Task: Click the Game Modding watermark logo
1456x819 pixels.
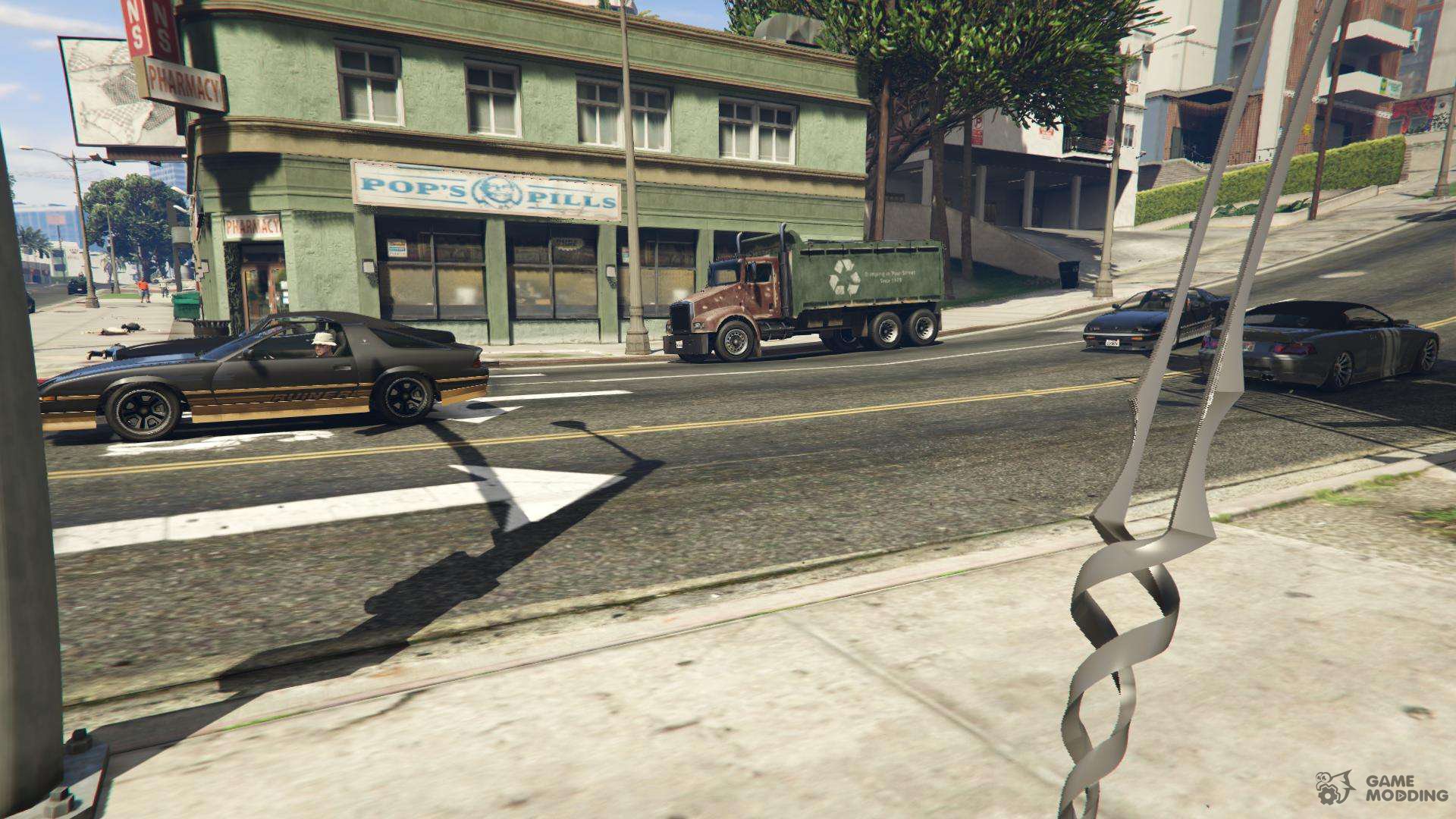Action: [x=1381, y=788]
